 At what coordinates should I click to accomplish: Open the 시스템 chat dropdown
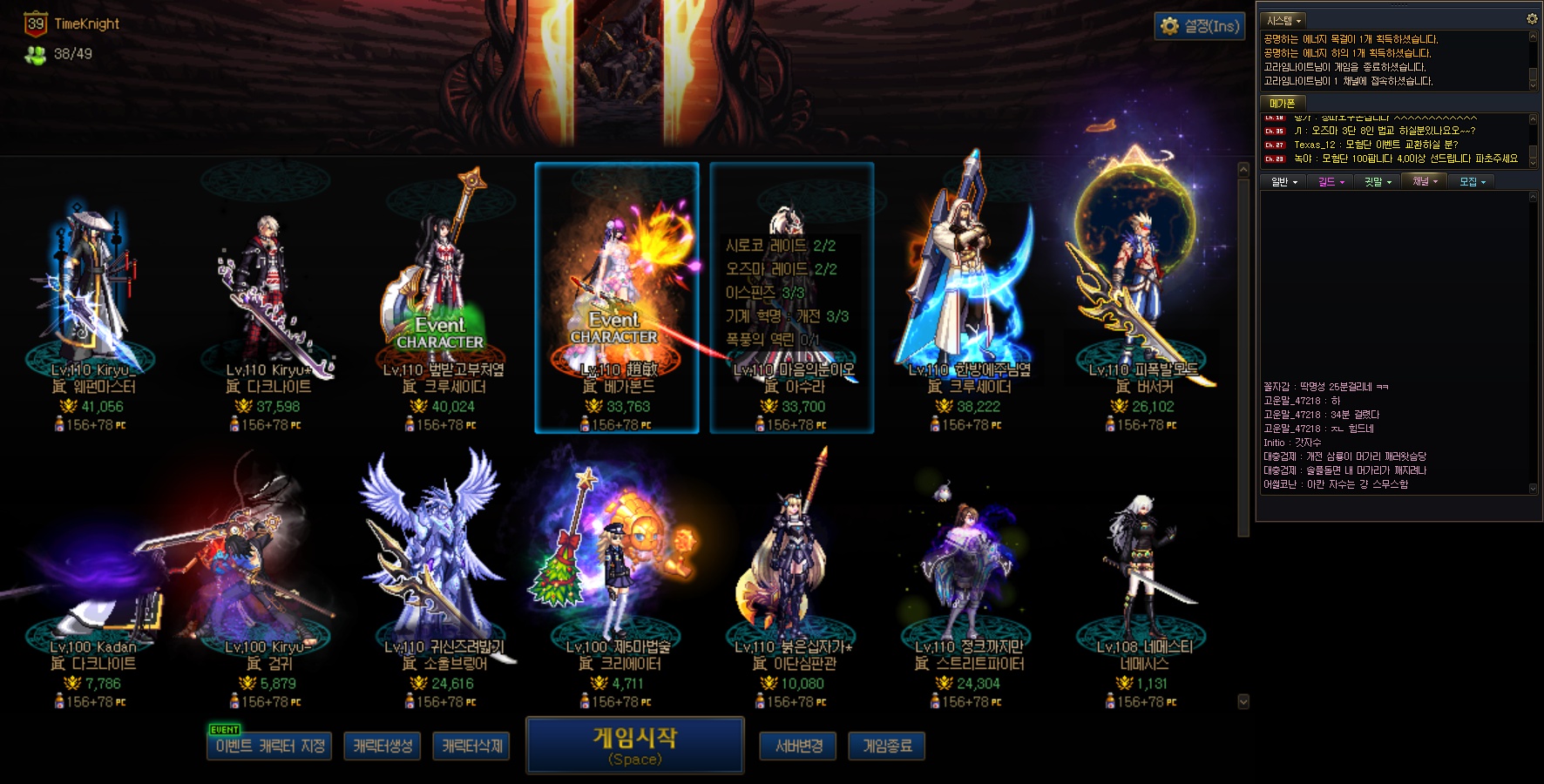pos(1283,20)
